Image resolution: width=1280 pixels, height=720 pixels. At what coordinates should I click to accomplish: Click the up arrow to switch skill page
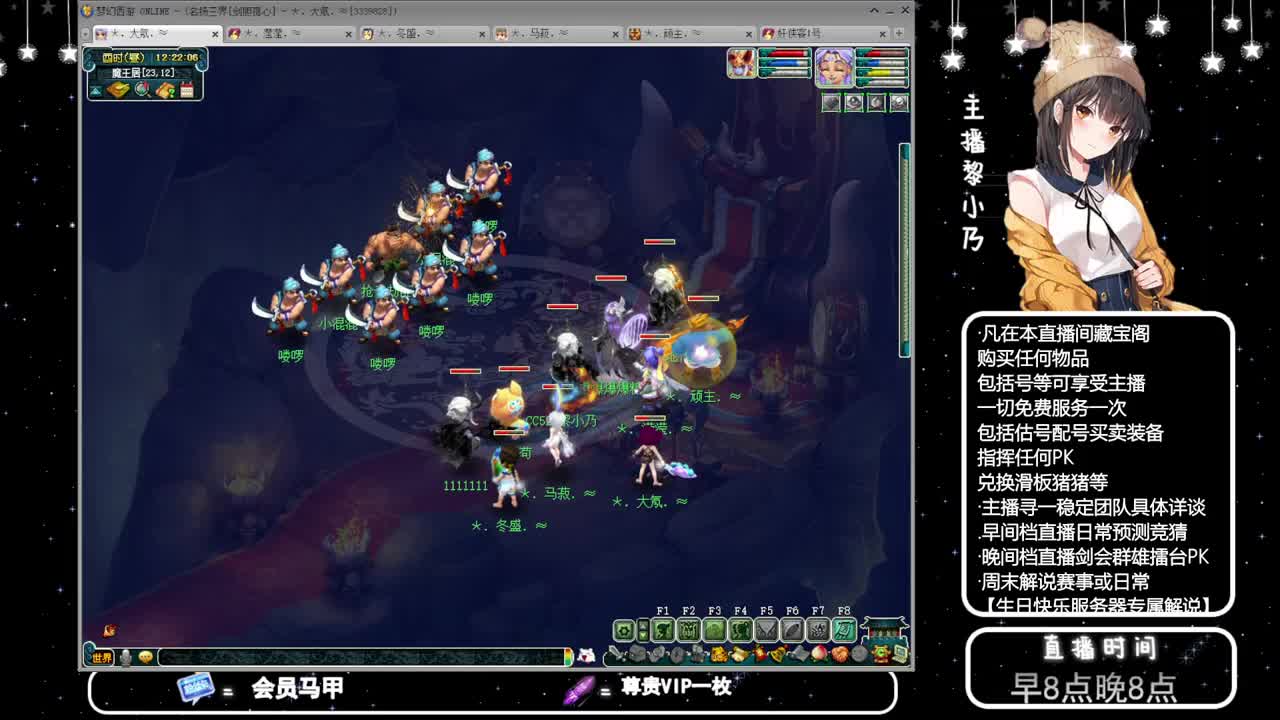pos(643,624)
